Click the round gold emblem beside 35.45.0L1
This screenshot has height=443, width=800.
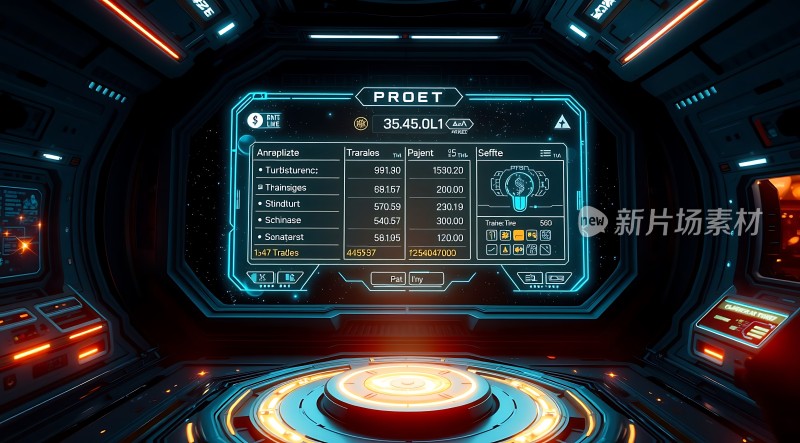pos(361,124)
